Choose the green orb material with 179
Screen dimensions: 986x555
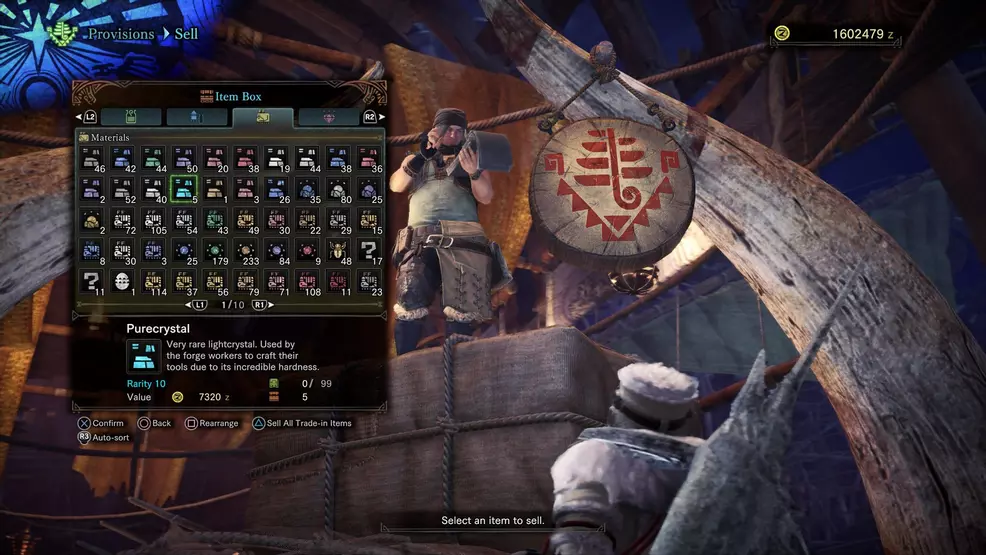(215, 251)
